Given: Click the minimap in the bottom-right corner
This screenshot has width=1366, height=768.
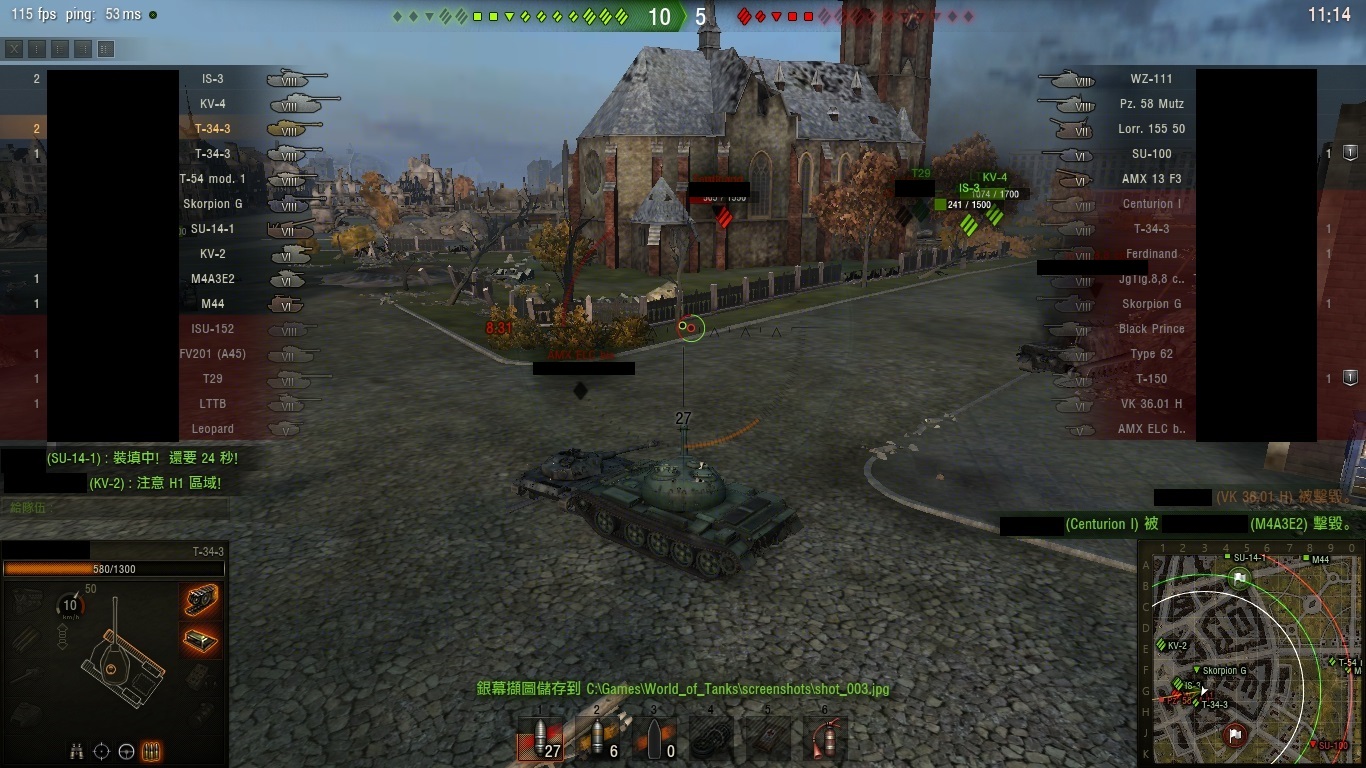Looking at the screenshot, I should 1250,656.
